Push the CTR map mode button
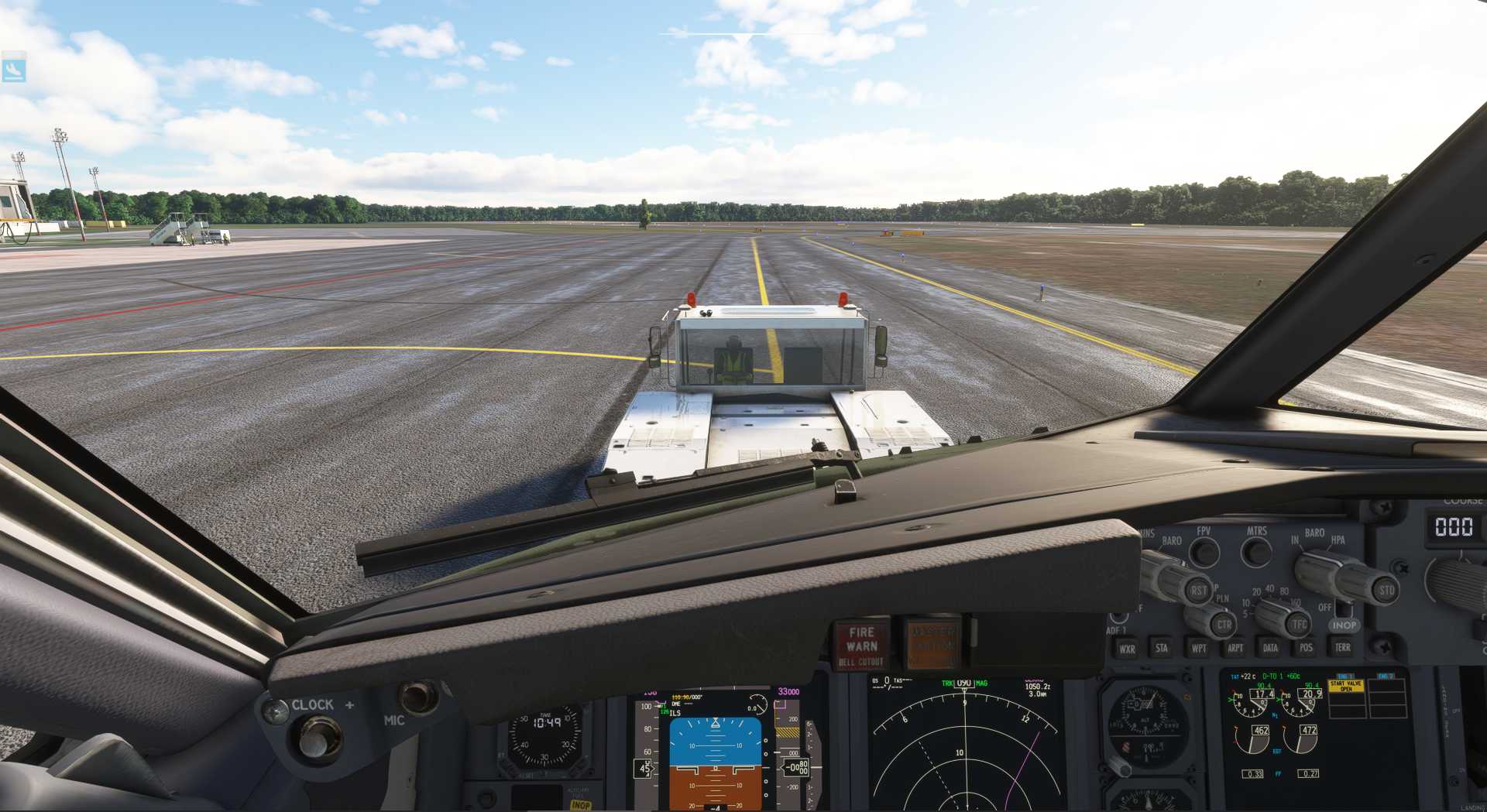 tap(1223, 624)
